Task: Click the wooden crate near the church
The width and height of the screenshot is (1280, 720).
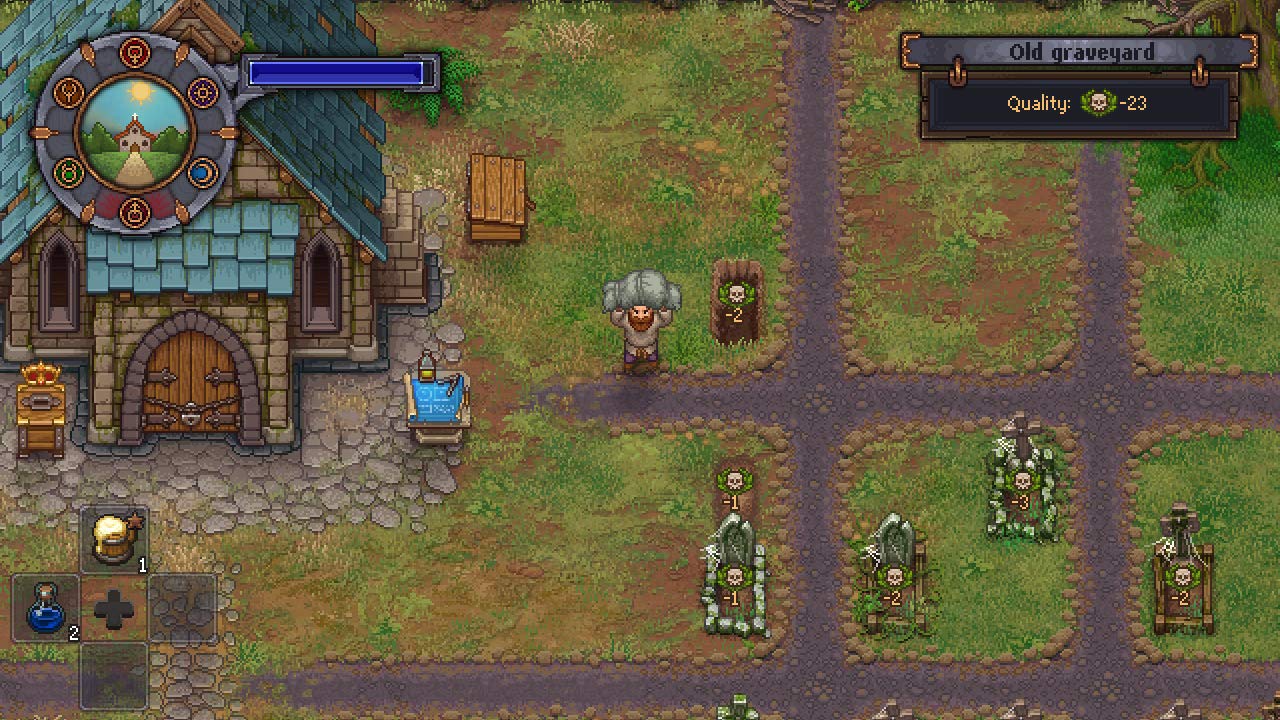Action: 498,190
